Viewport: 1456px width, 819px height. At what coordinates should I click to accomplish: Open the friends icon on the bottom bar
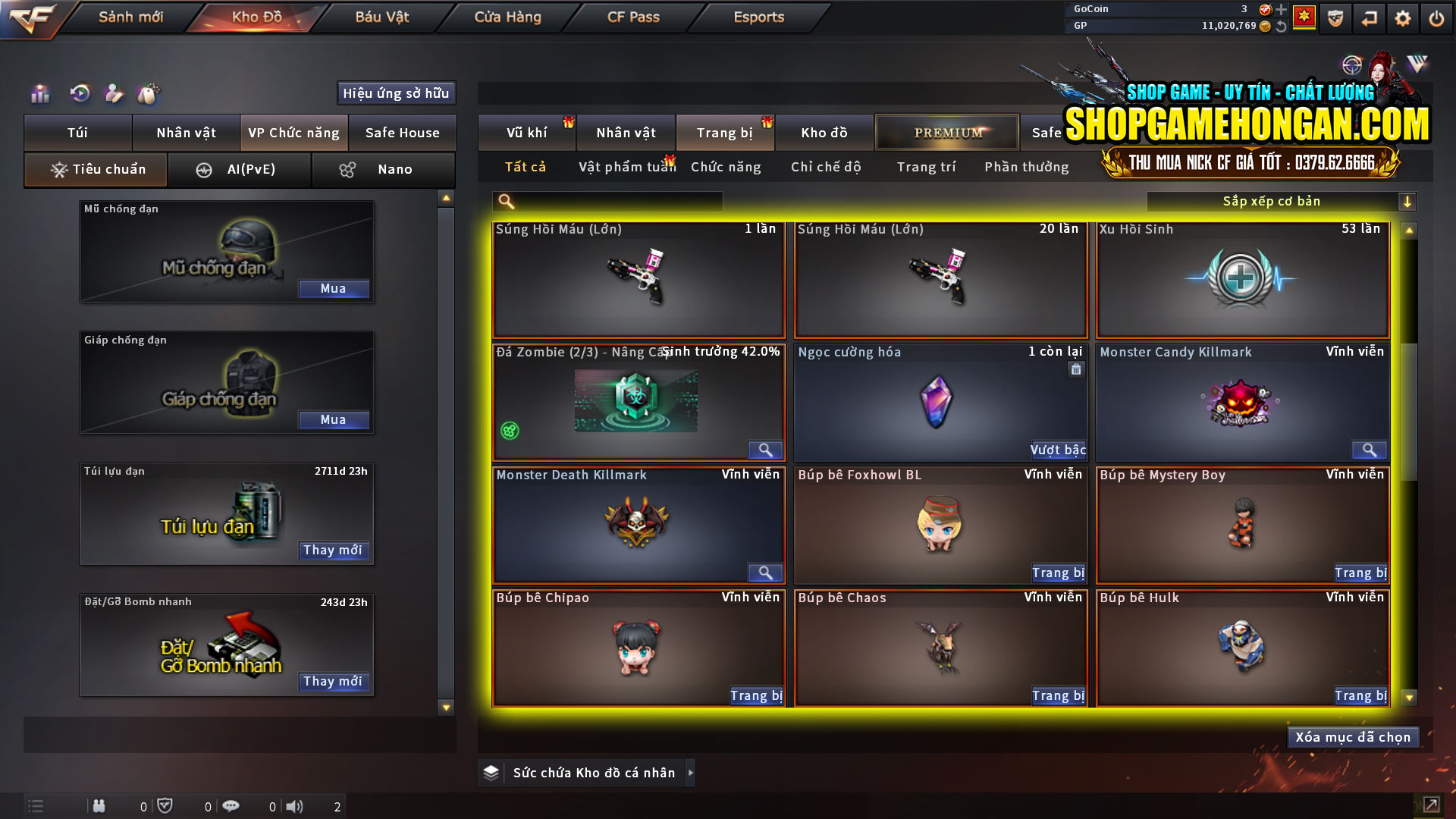tap(99, 806)
